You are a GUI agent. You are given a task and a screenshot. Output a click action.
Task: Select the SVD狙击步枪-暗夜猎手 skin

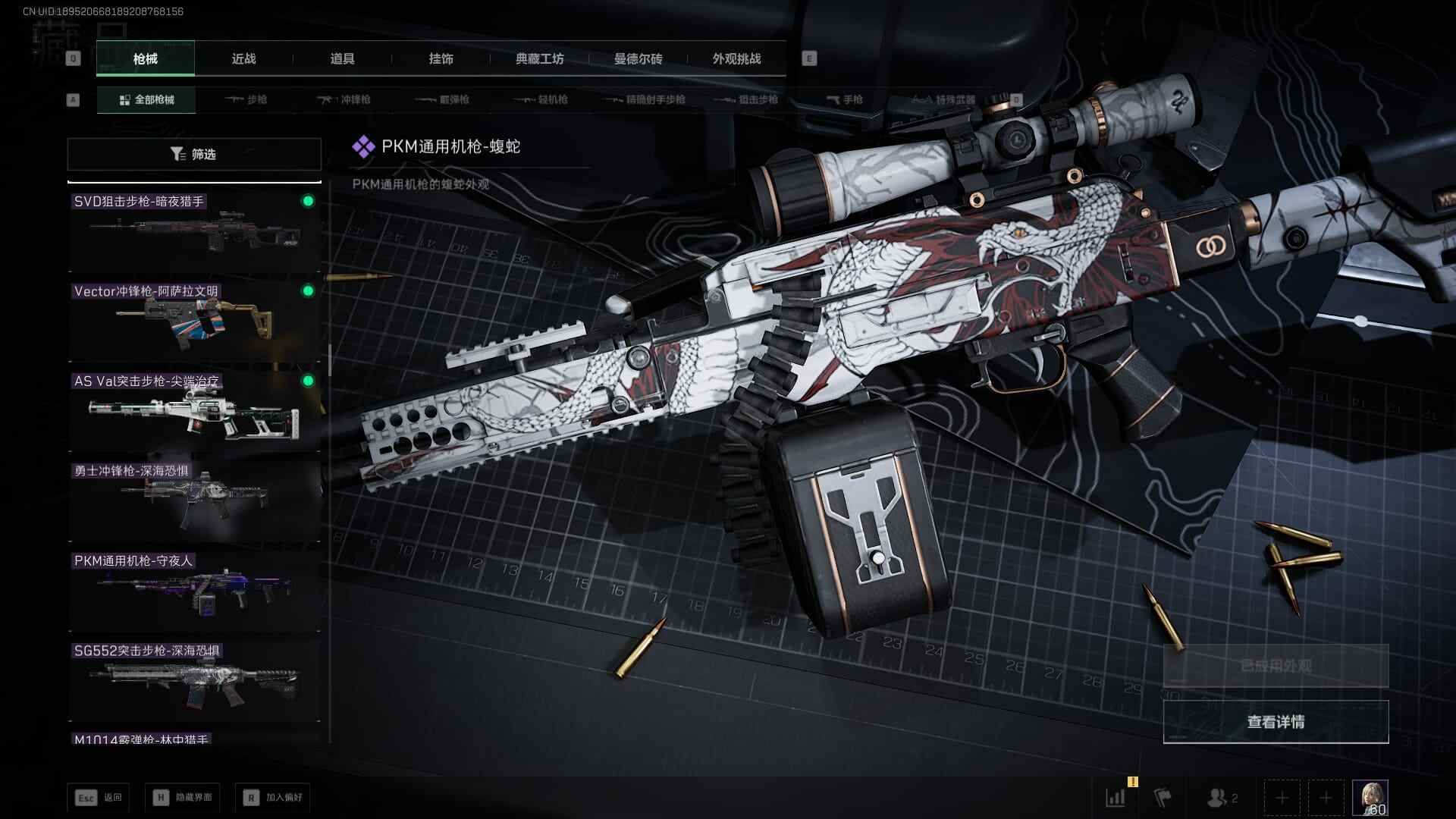click(194, 231)
